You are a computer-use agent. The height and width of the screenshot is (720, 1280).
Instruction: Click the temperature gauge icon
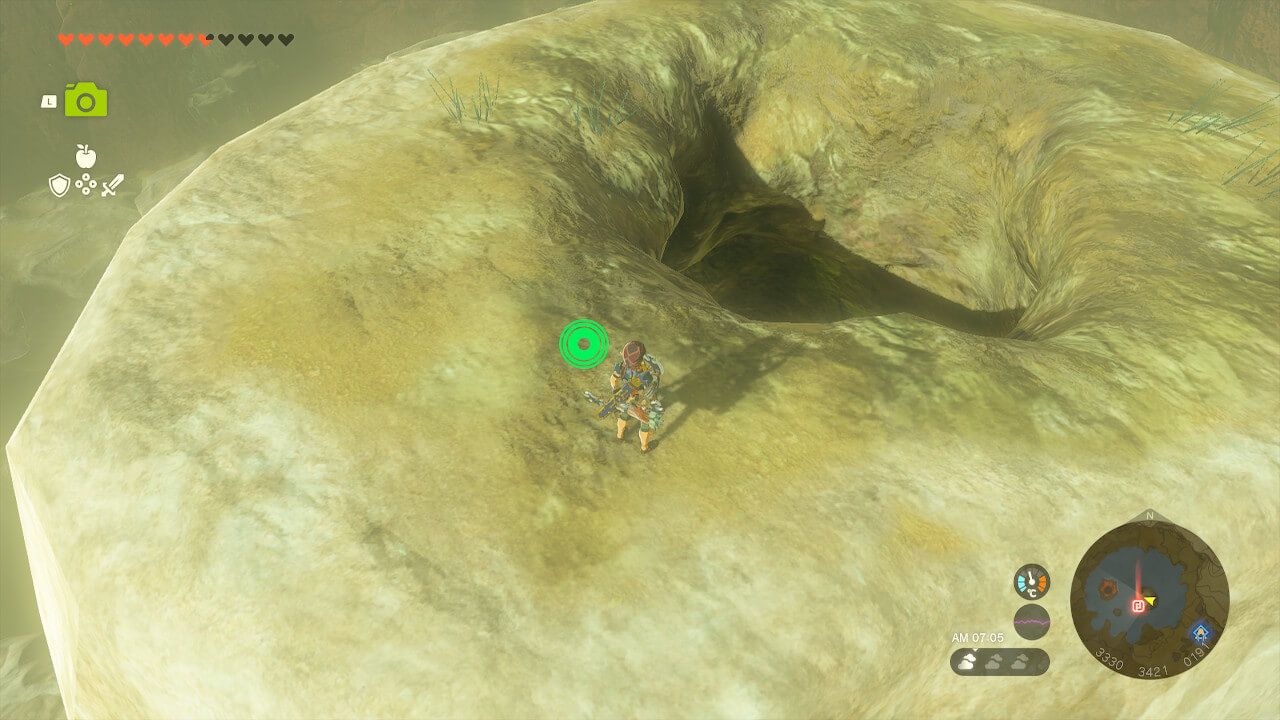[1031, 582]
